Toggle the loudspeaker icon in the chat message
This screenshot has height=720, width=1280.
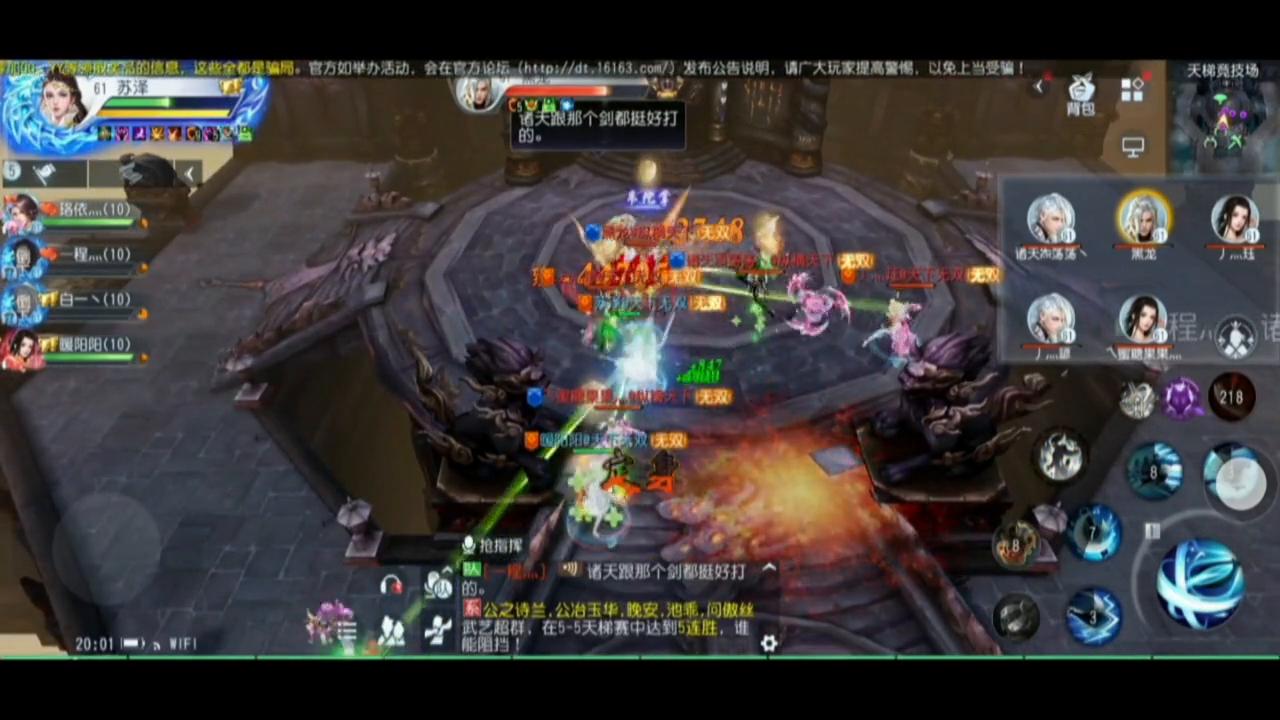(x=570, y=570)
